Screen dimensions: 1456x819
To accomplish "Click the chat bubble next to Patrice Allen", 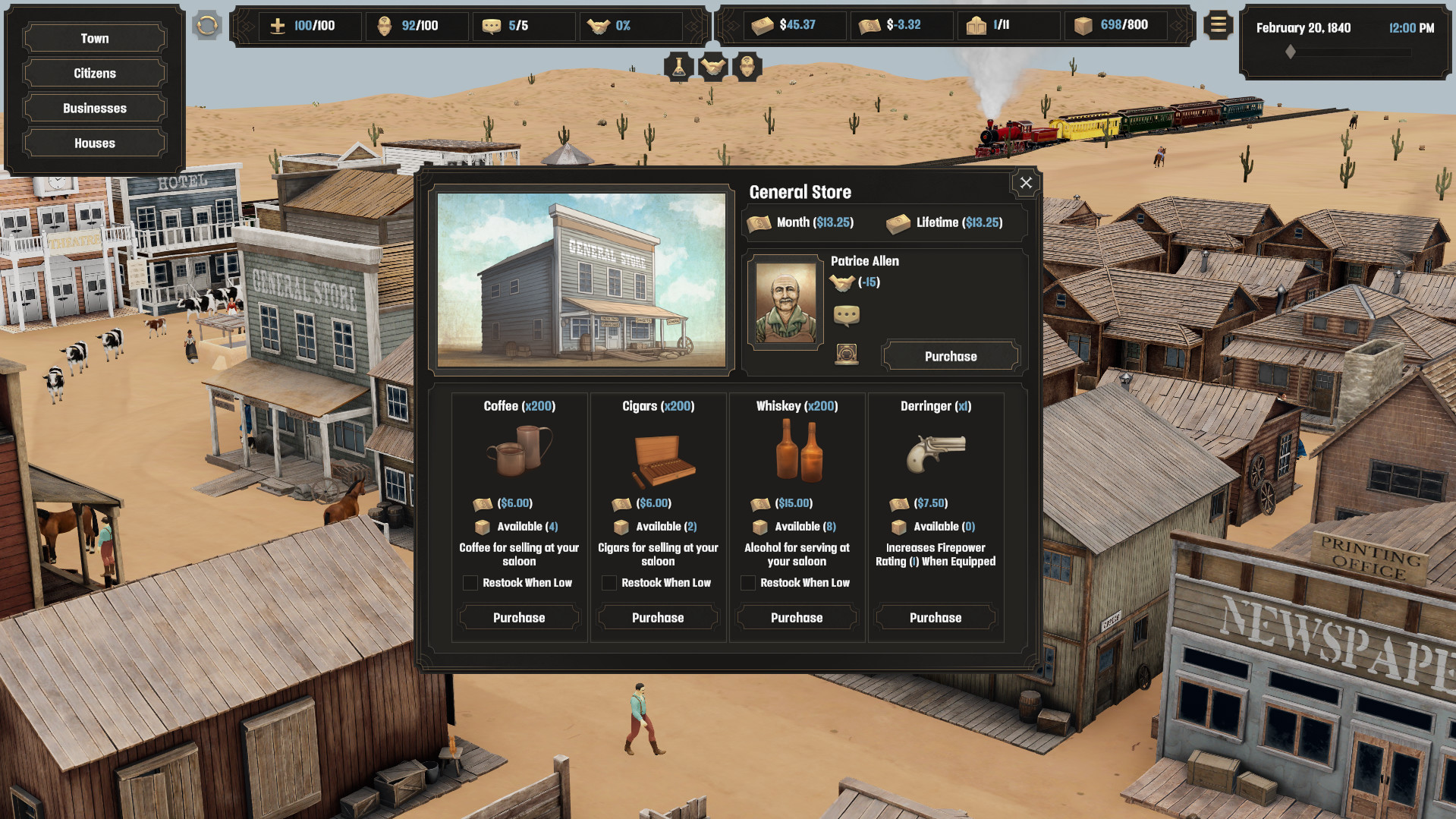I will tap(847, 316).
